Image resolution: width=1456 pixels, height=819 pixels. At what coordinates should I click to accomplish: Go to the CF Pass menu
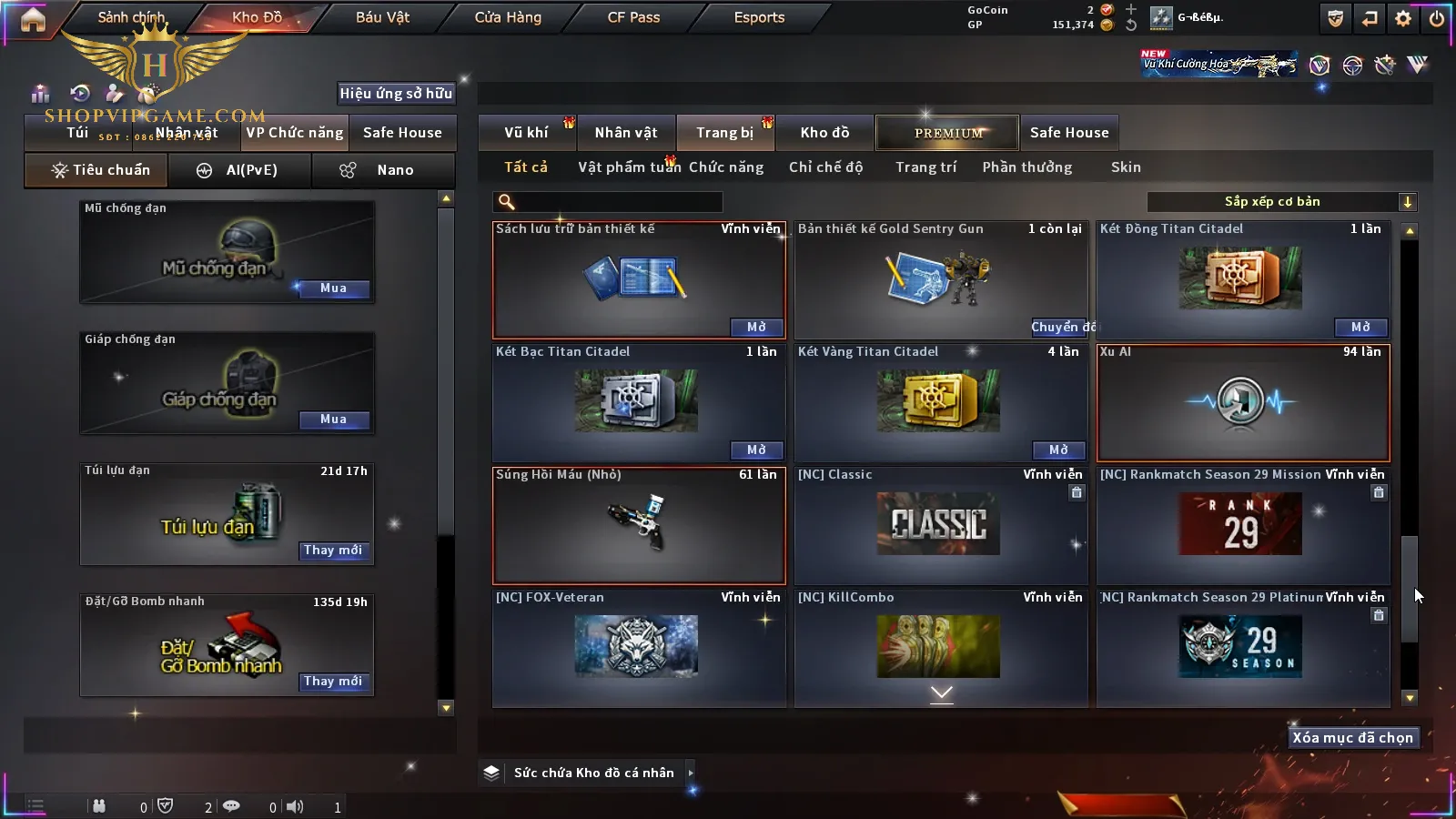coord(633,17)
